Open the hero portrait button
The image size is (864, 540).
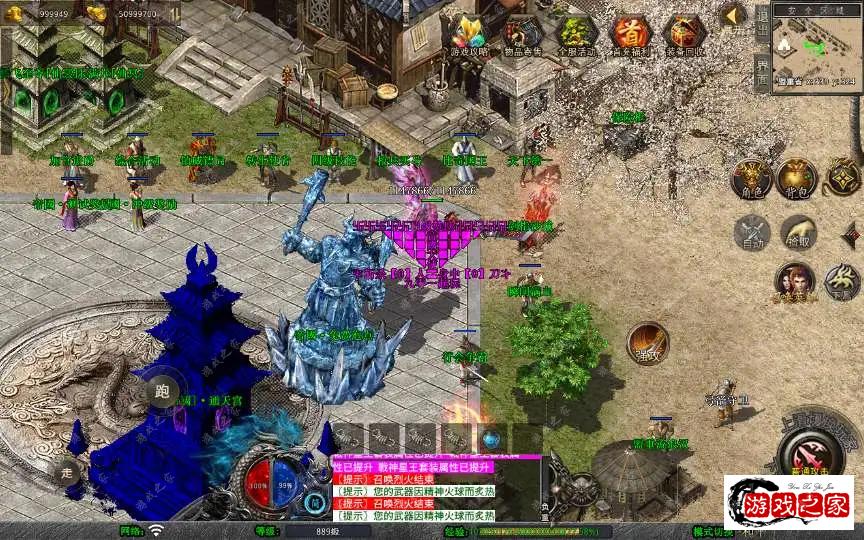795,281
